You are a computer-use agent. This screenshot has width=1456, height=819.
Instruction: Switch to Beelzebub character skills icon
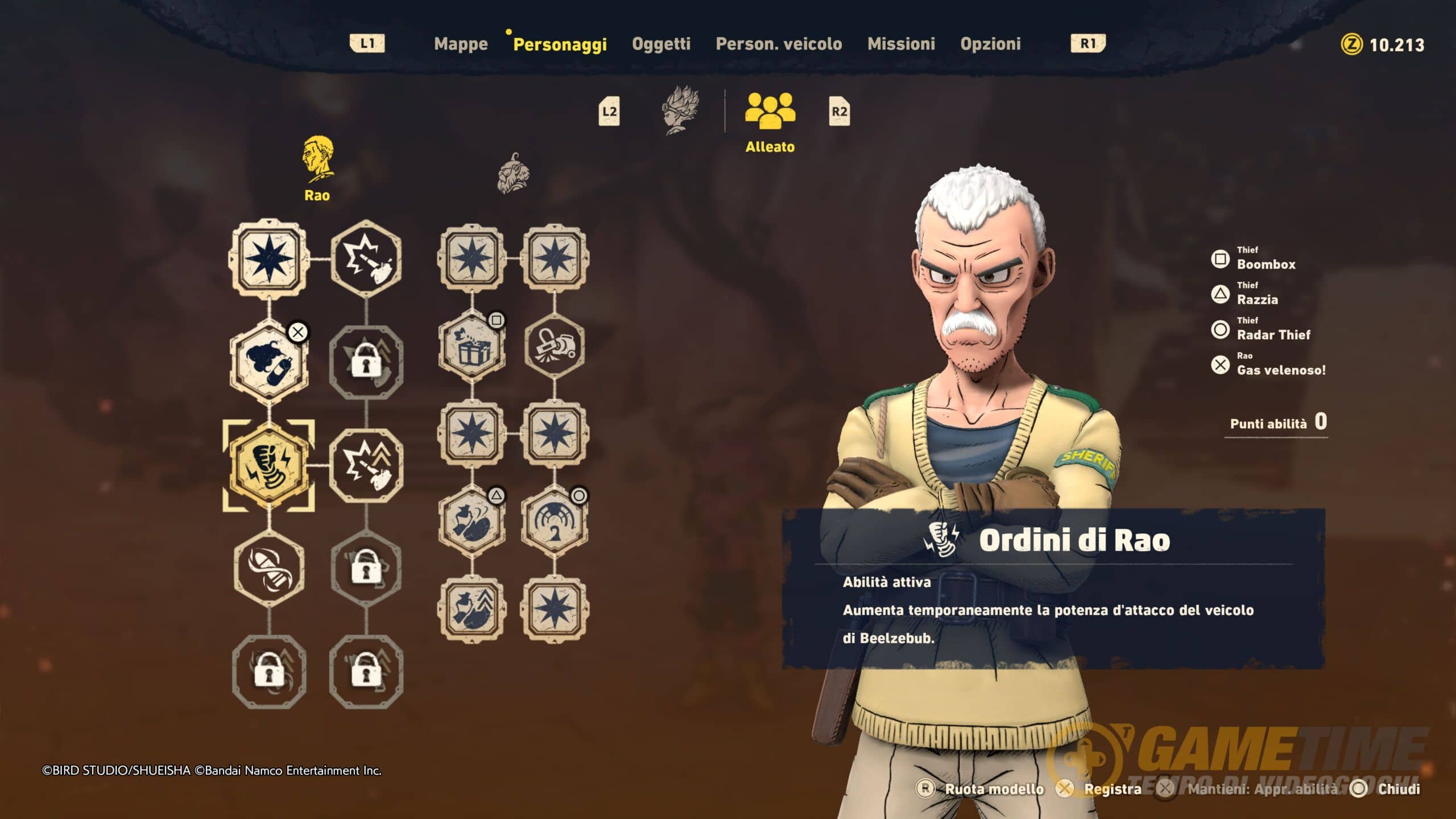pos(681,110)
